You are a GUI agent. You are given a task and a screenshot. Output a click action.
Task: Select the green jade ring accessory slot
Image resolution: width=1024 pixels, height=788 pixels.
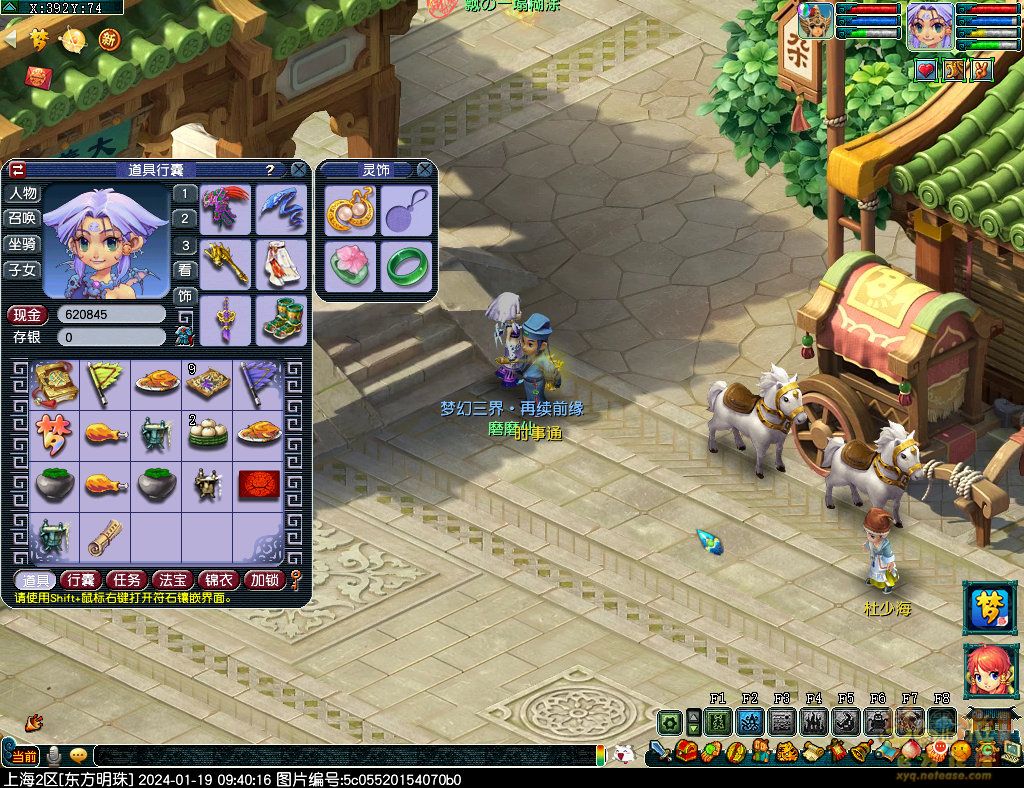click(406, 267)
